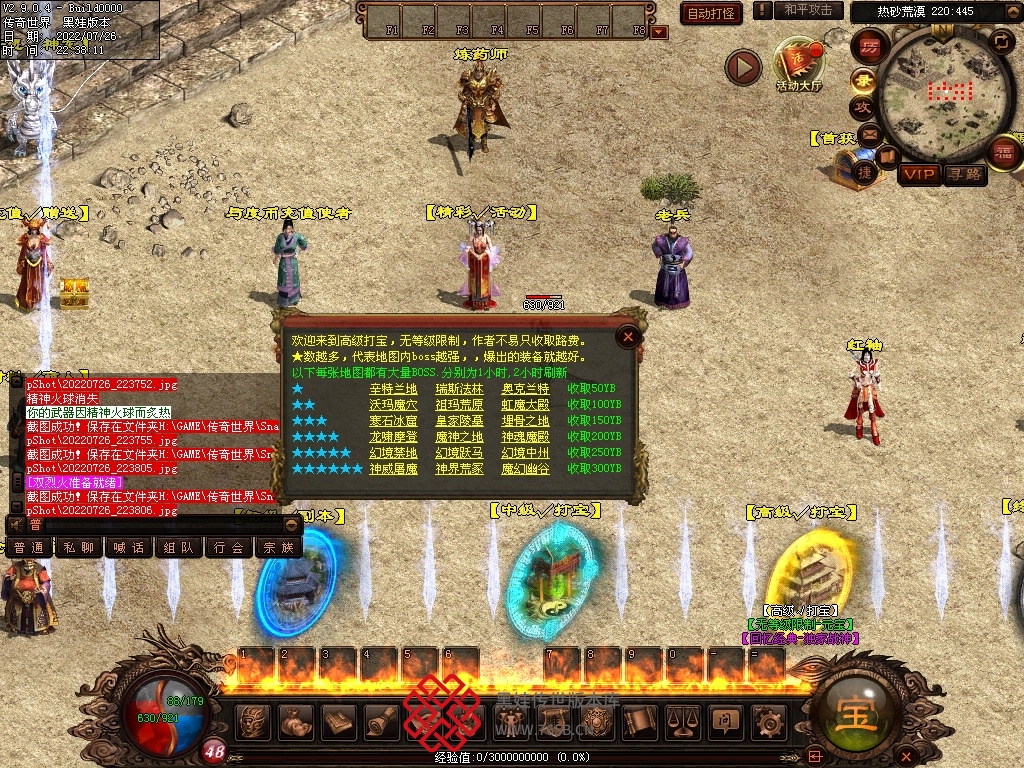The width and height of the screenshot is (1024, 768).
Task: Switch chat to the 行会 guild tab
Action: pos(229,547)
